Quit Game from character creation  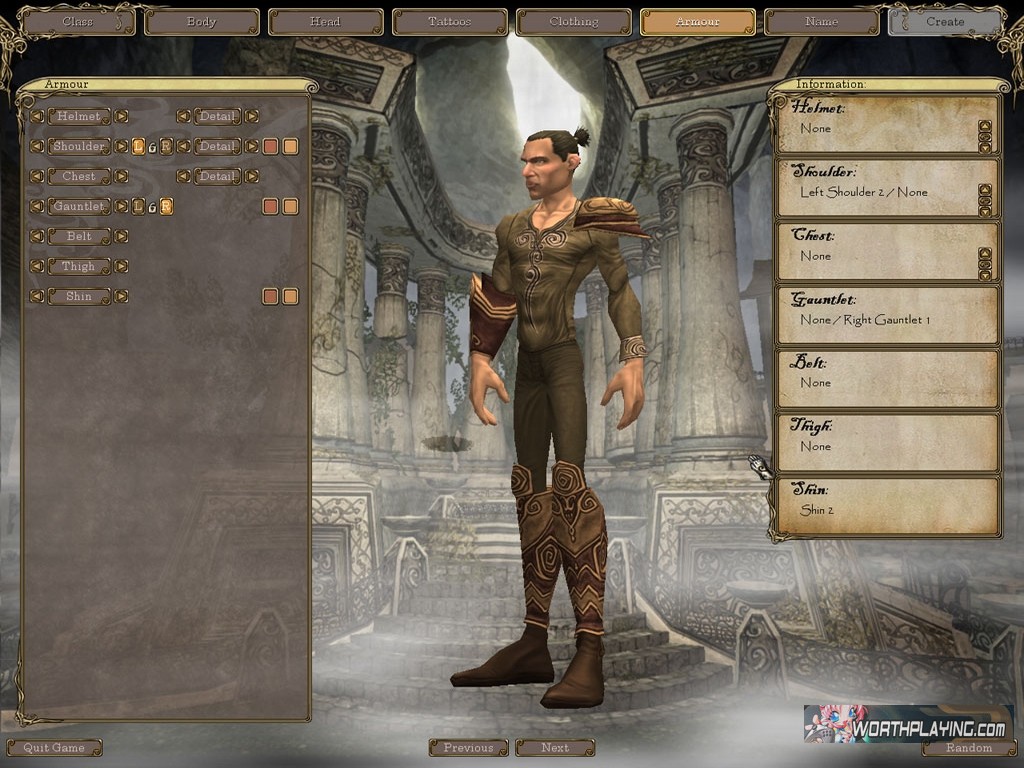click(54, 747)
